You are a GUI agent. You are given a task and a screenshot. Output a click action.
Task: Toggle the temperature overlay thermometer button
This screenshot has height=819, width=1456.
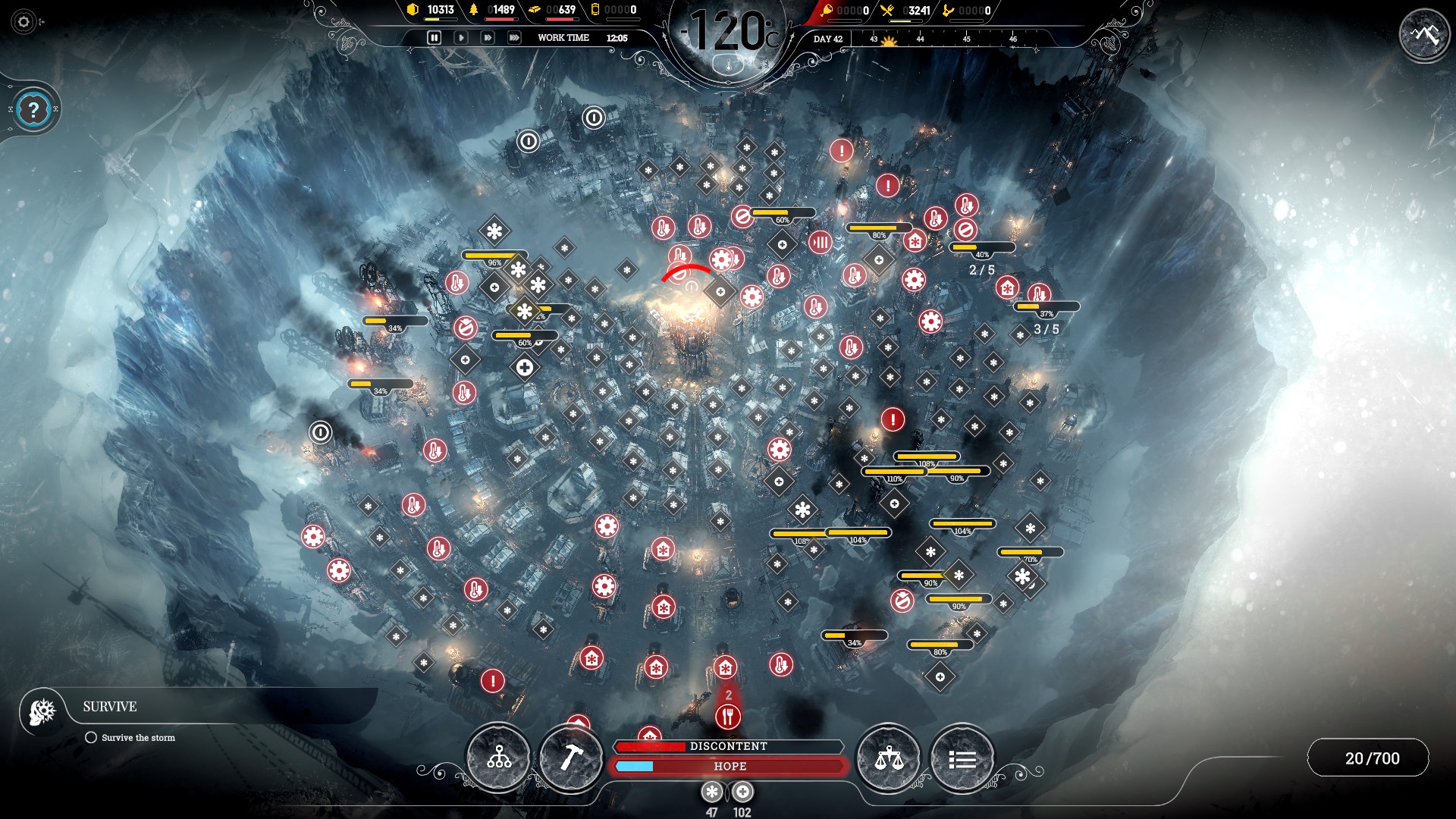(x=730, y=65)
